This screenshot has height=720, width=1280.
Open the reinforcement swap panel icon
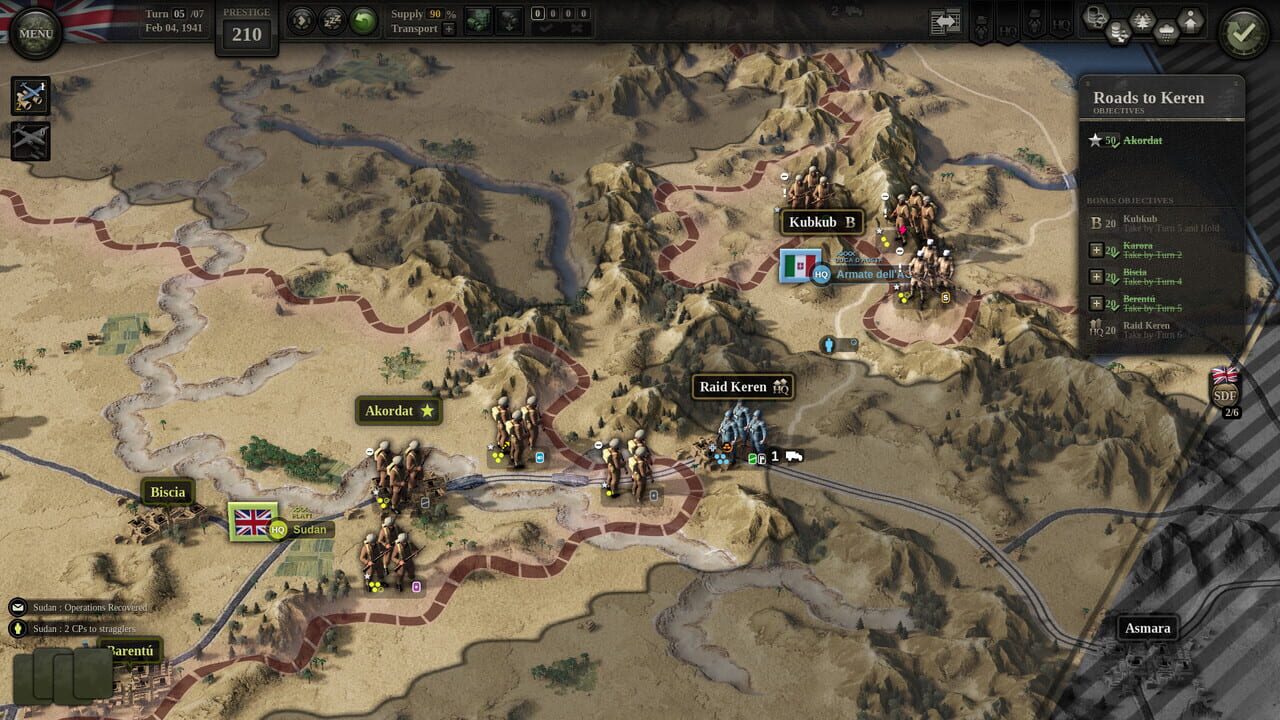tap(943, 21)
